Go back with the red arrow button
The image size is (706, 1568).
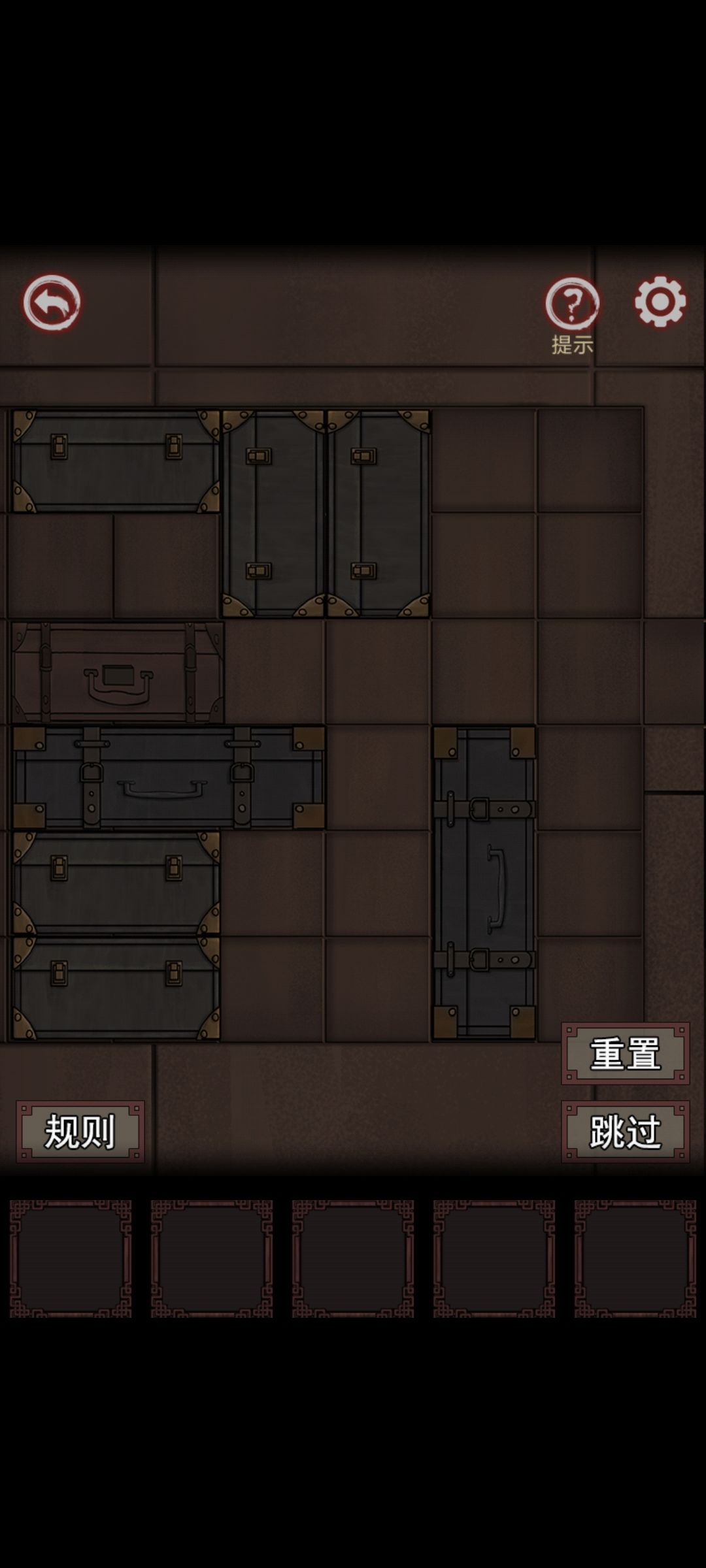click(x=52, y=302)
